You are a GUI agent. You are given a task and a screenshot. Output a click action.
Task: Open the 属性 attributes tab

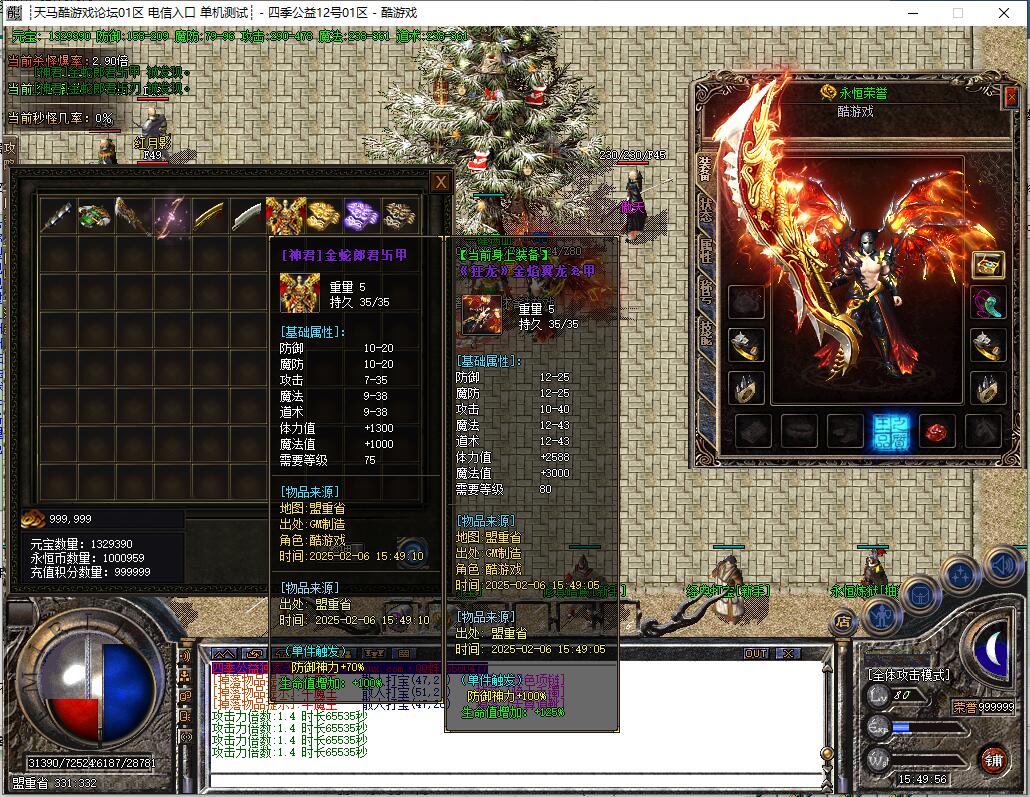(705, 250)
